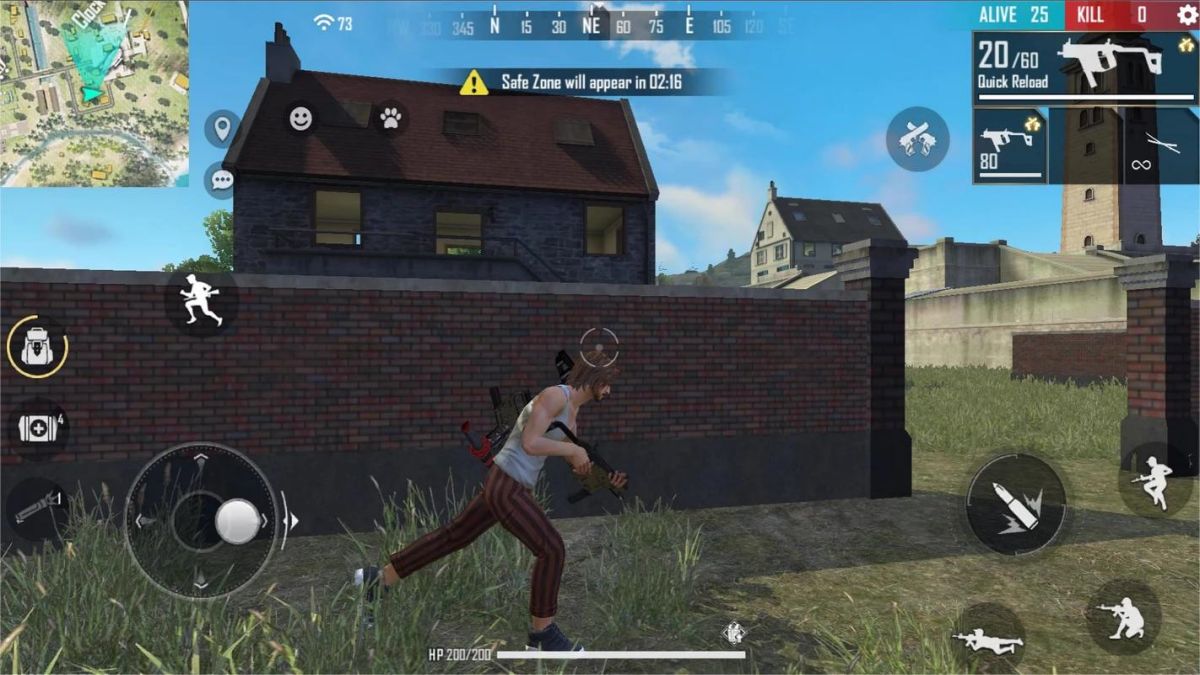The image size is (1200, 675).
Task: Toggle the sprint running-man button
Action: (x=201, y=301)
